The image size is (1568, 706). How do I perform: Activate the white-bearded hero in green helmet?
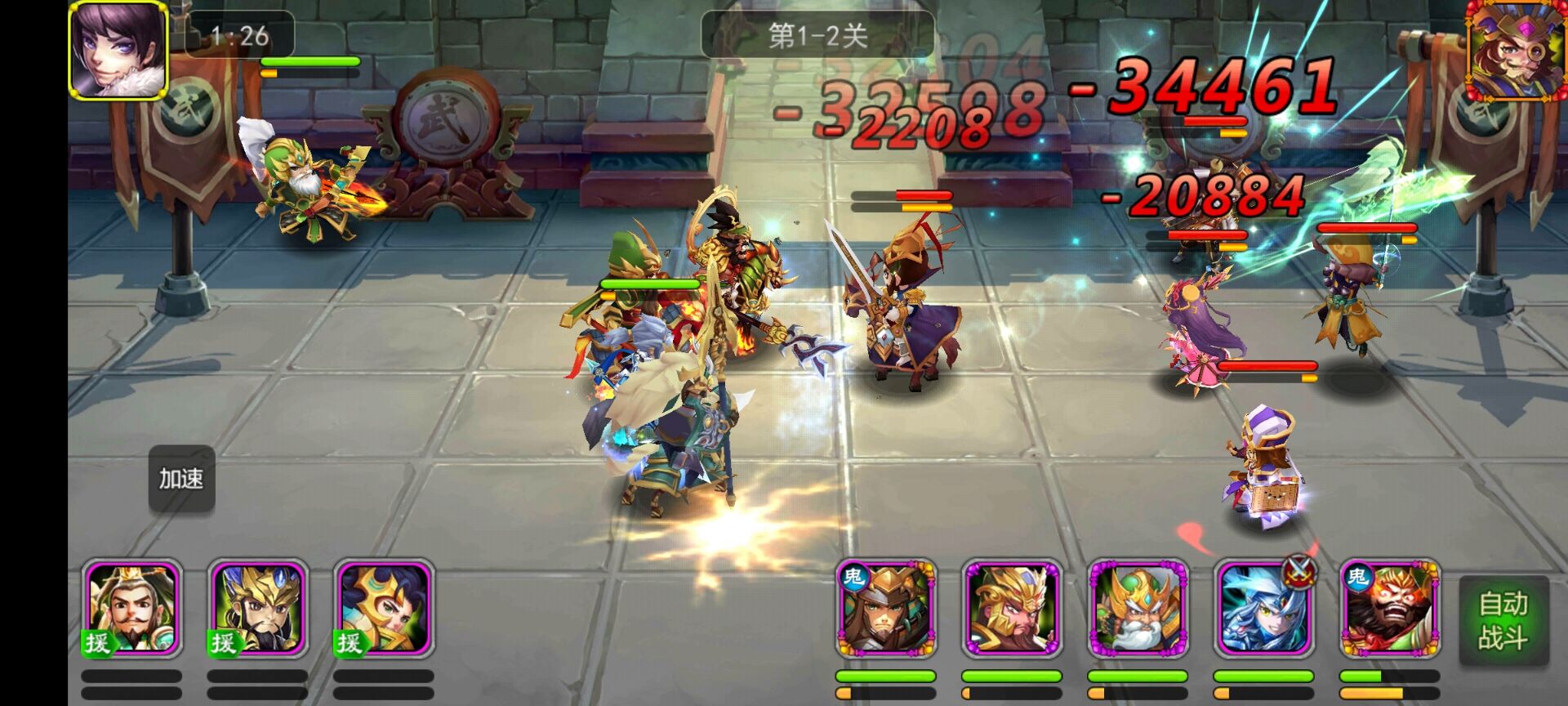pyautogui.click(x=1137, y=609)
